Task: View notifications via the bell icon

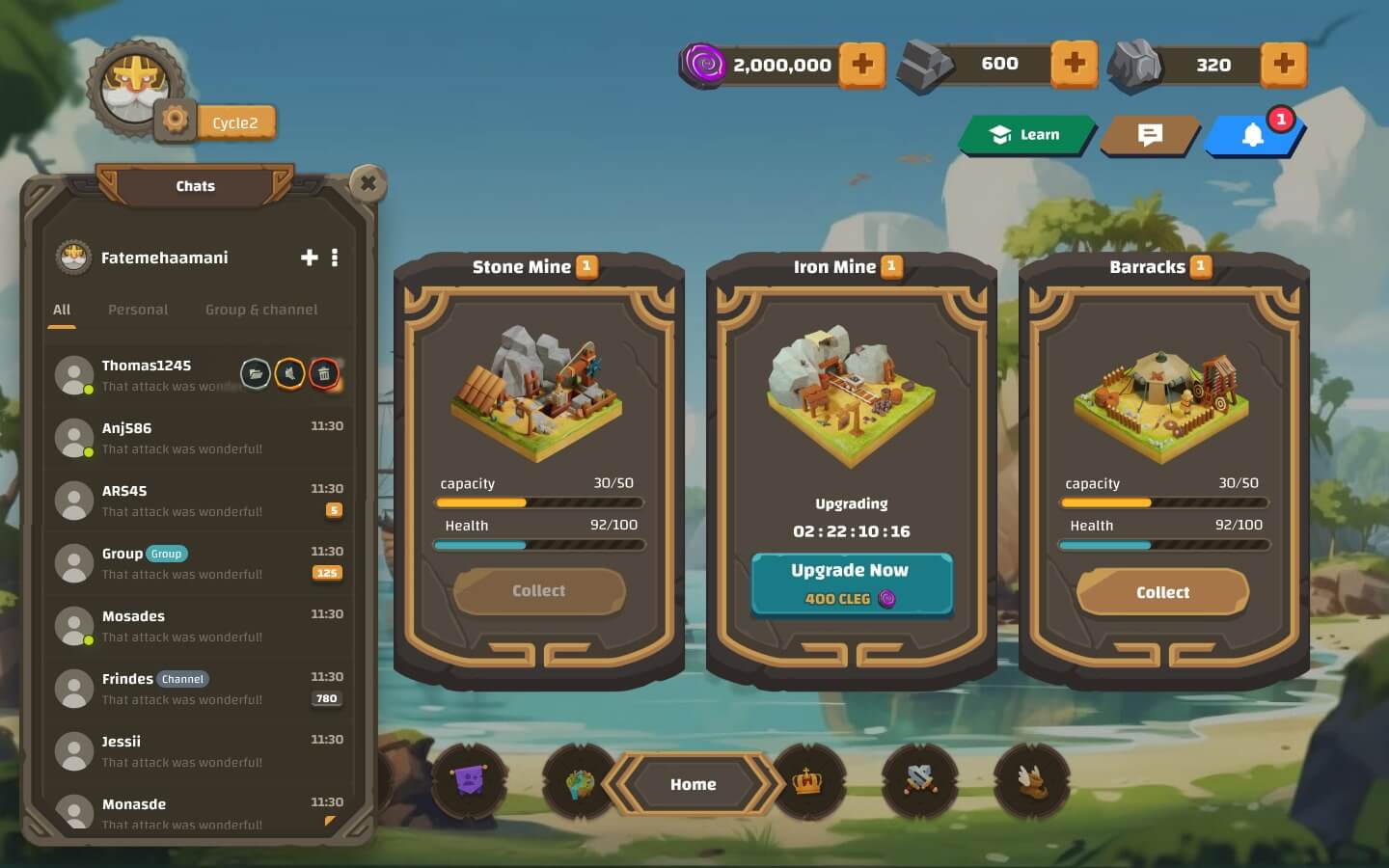Action: (x=1252, y=136)
